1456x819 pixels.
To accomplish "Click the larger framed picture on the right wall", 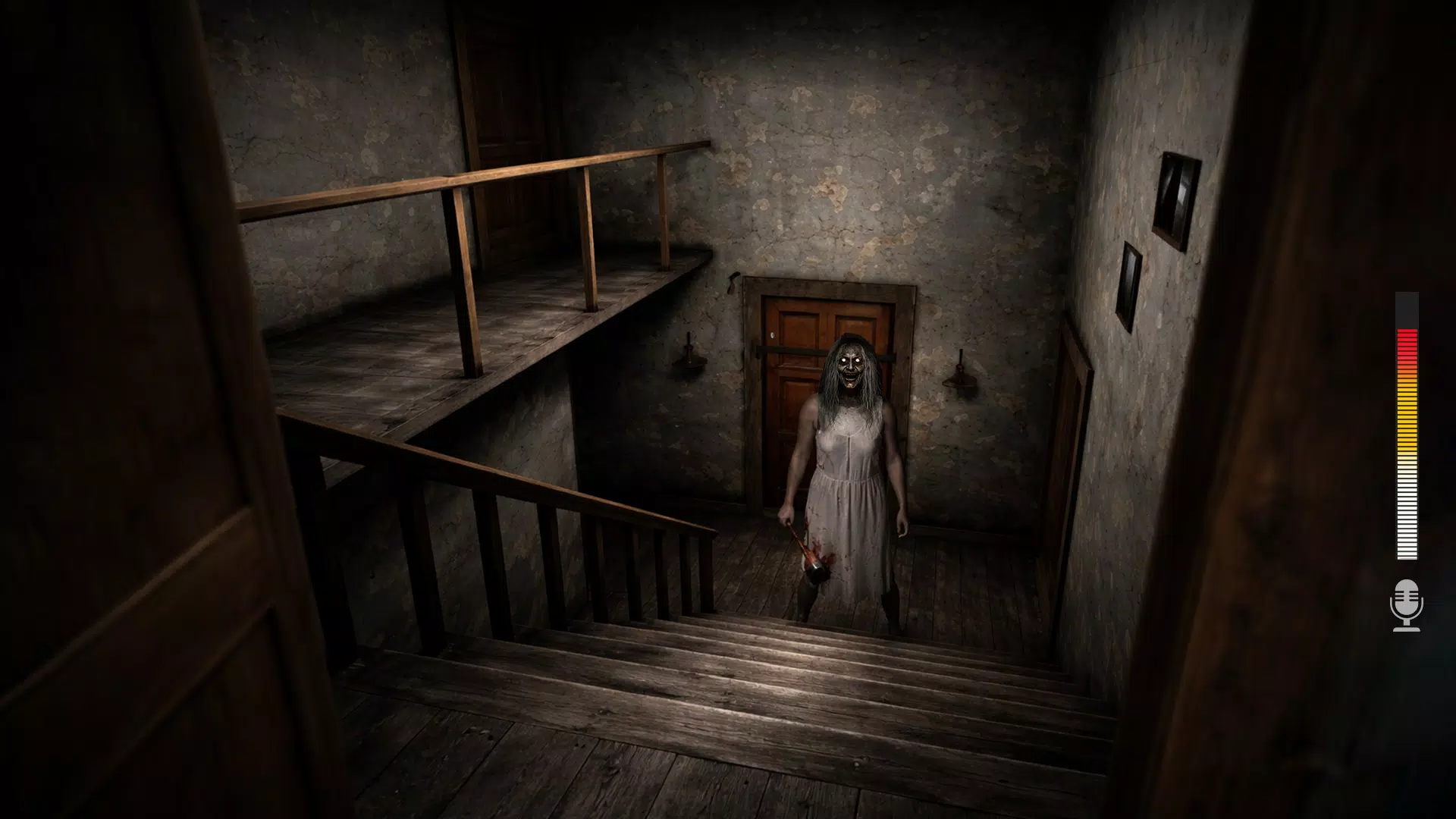I will coord(1176,194).
